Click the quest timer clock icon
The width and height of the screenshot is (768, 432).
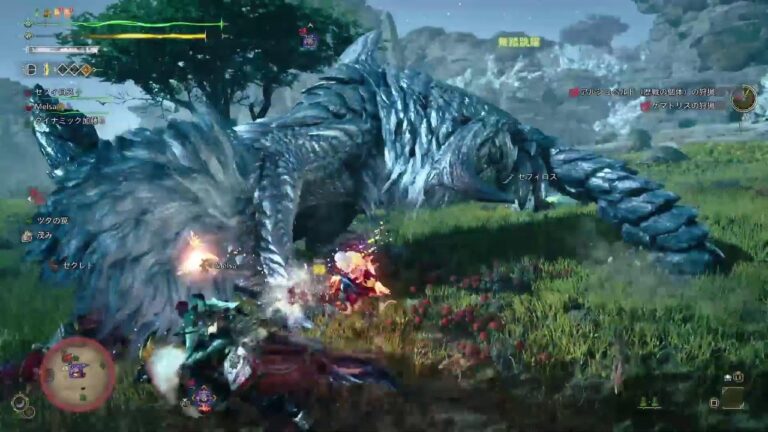(x=743, y=97)
